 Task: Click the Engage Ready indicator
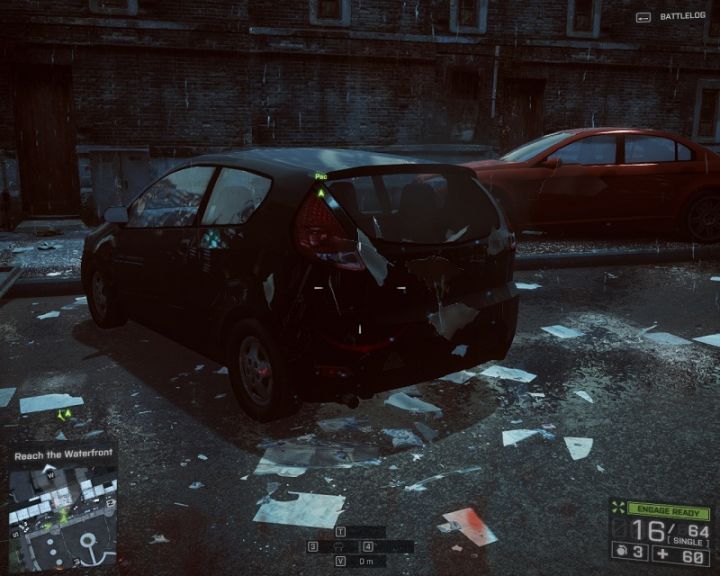coord(668,511)
